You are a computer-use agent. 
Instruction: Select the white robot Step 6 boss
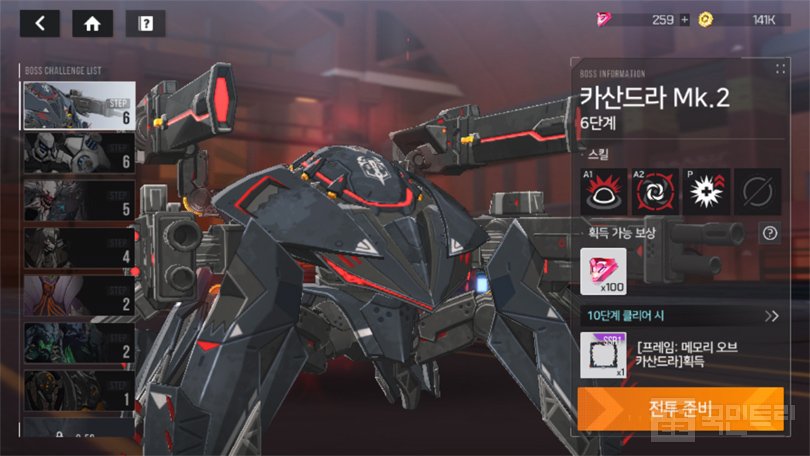click(79, 153)
